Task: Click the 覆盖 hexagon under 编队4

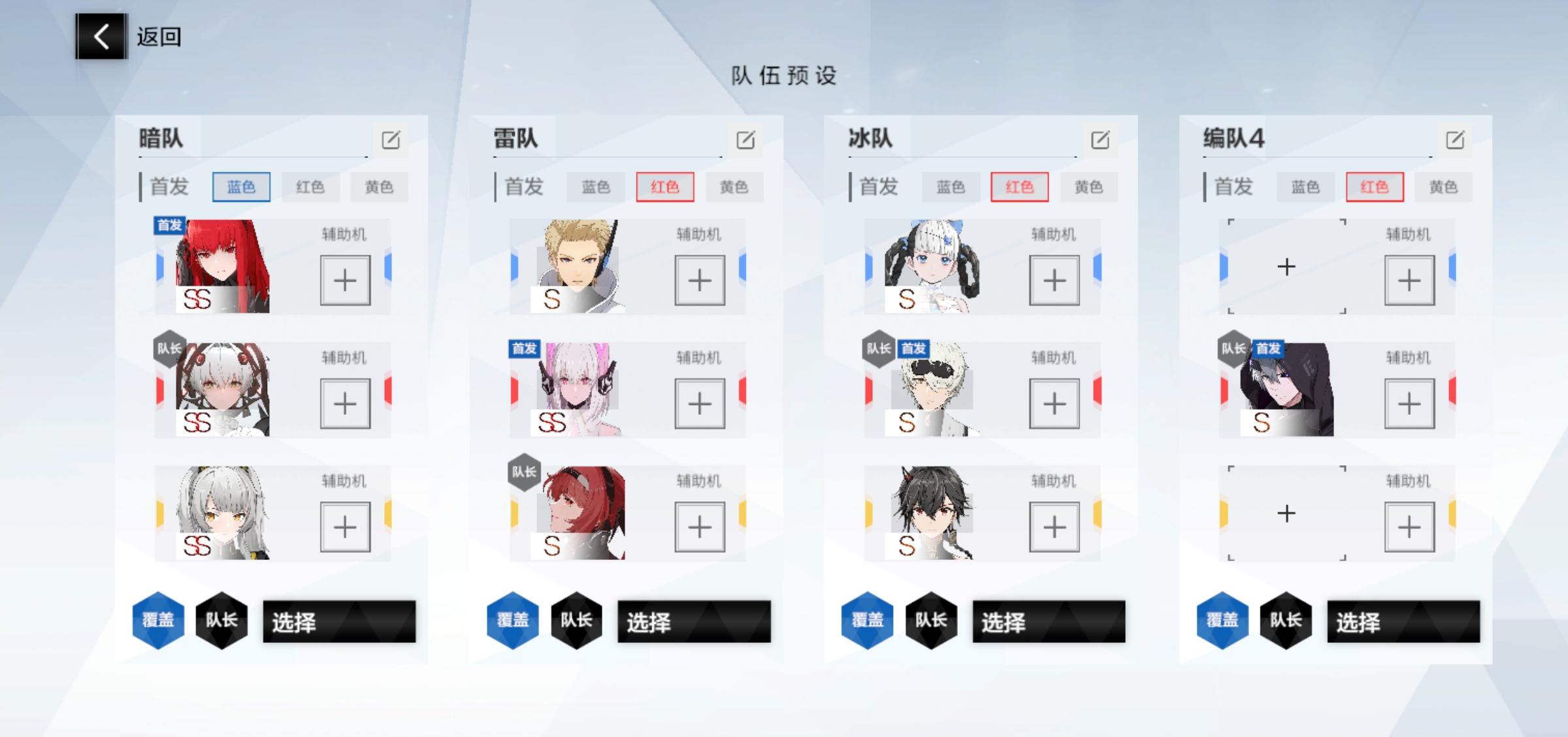Action: pyautogui.click(x=1223, y=619)
